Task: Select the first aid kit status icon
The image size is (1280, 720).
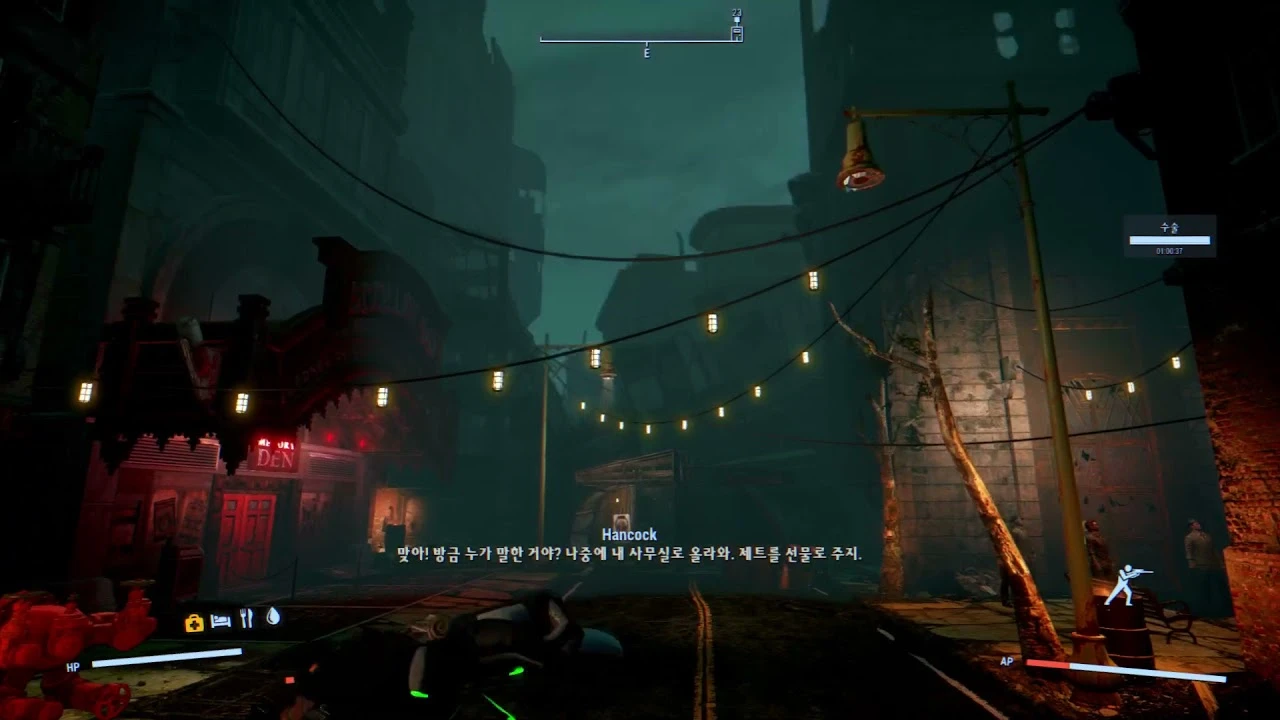Action: pos(194,621)
